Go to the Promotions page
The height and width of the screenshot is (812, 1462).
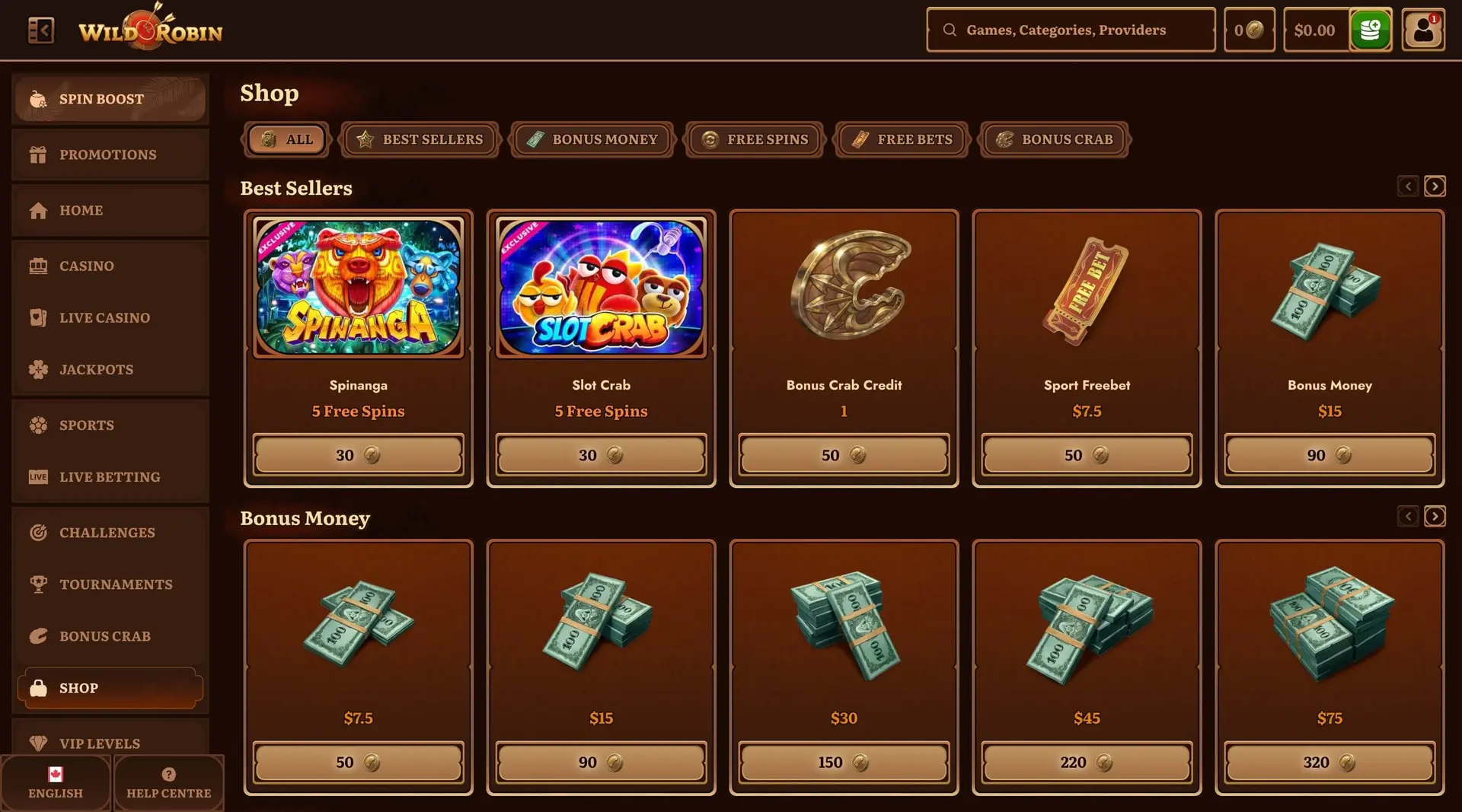click(x=110, y=154)
